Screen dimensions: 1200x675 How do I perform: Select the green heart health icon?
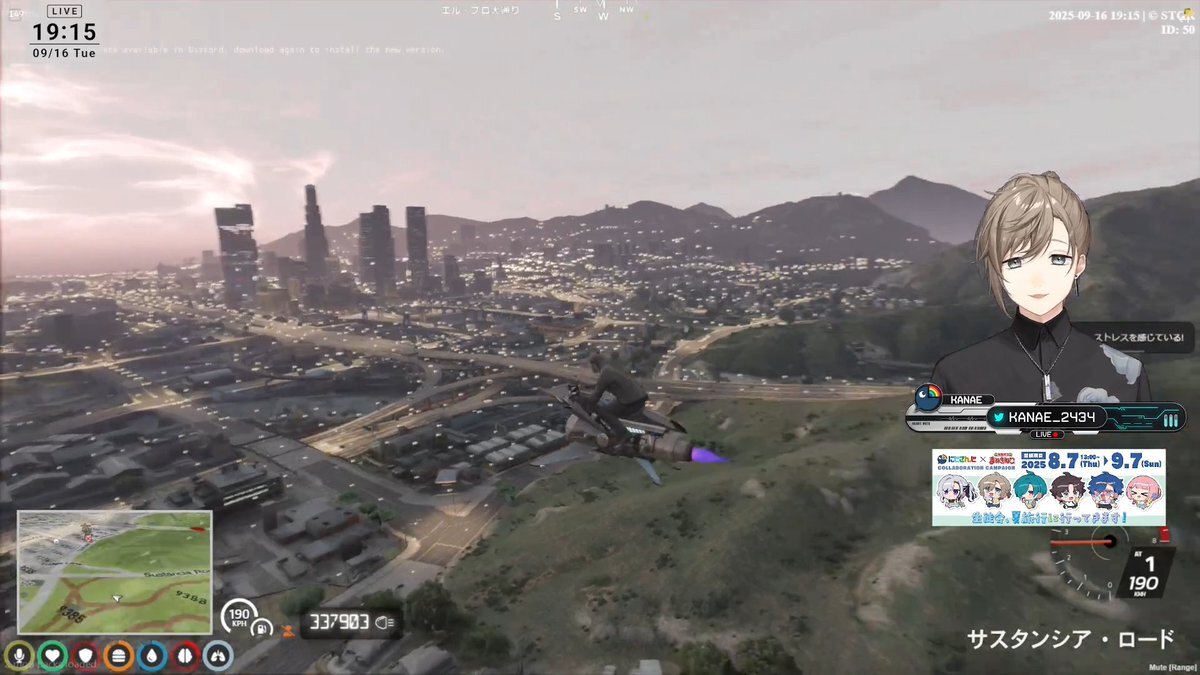point(52,656)
